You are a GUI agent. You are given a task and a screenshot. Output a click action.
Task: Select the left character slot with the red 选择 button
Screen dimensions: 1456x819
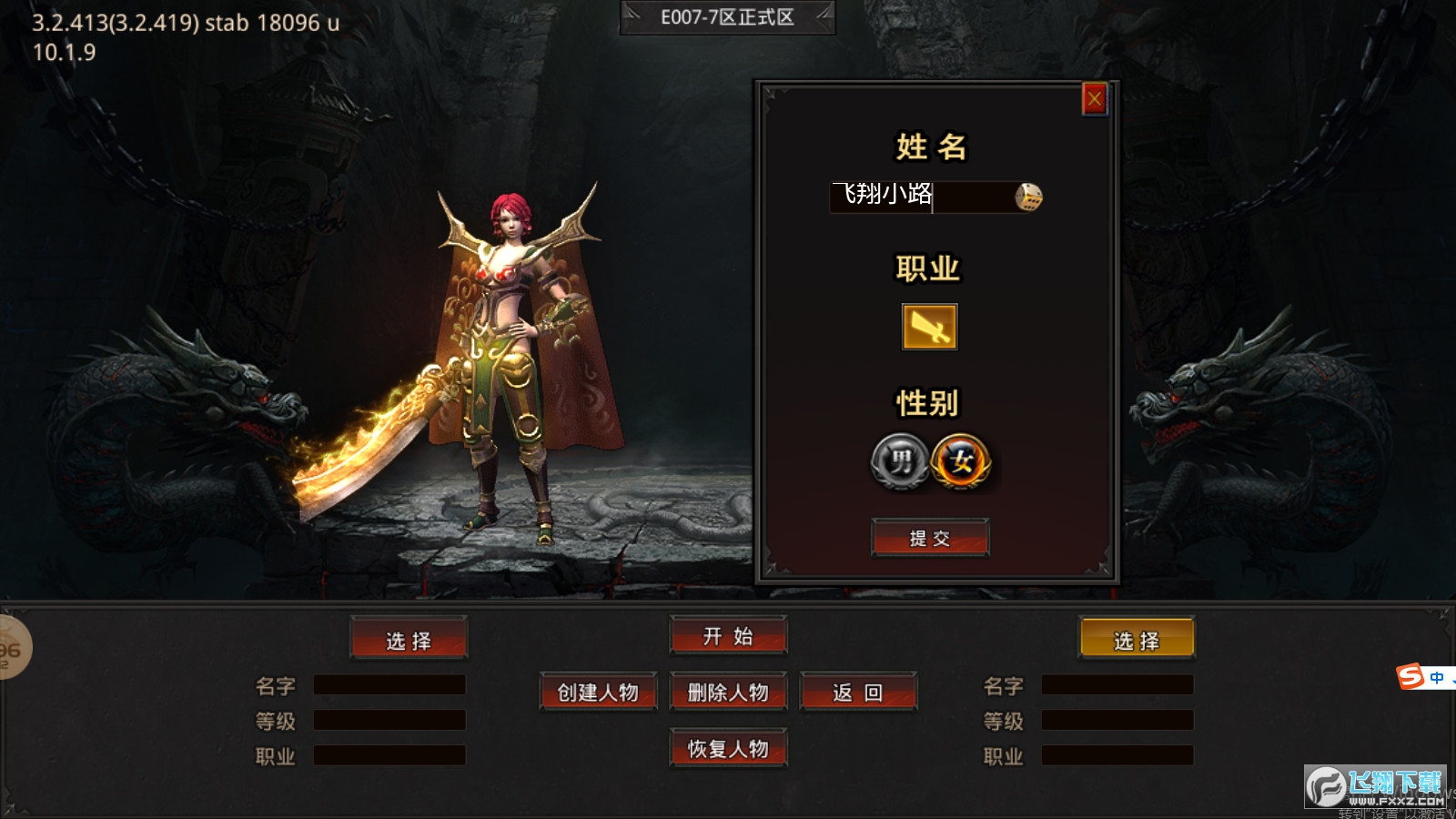409,640
